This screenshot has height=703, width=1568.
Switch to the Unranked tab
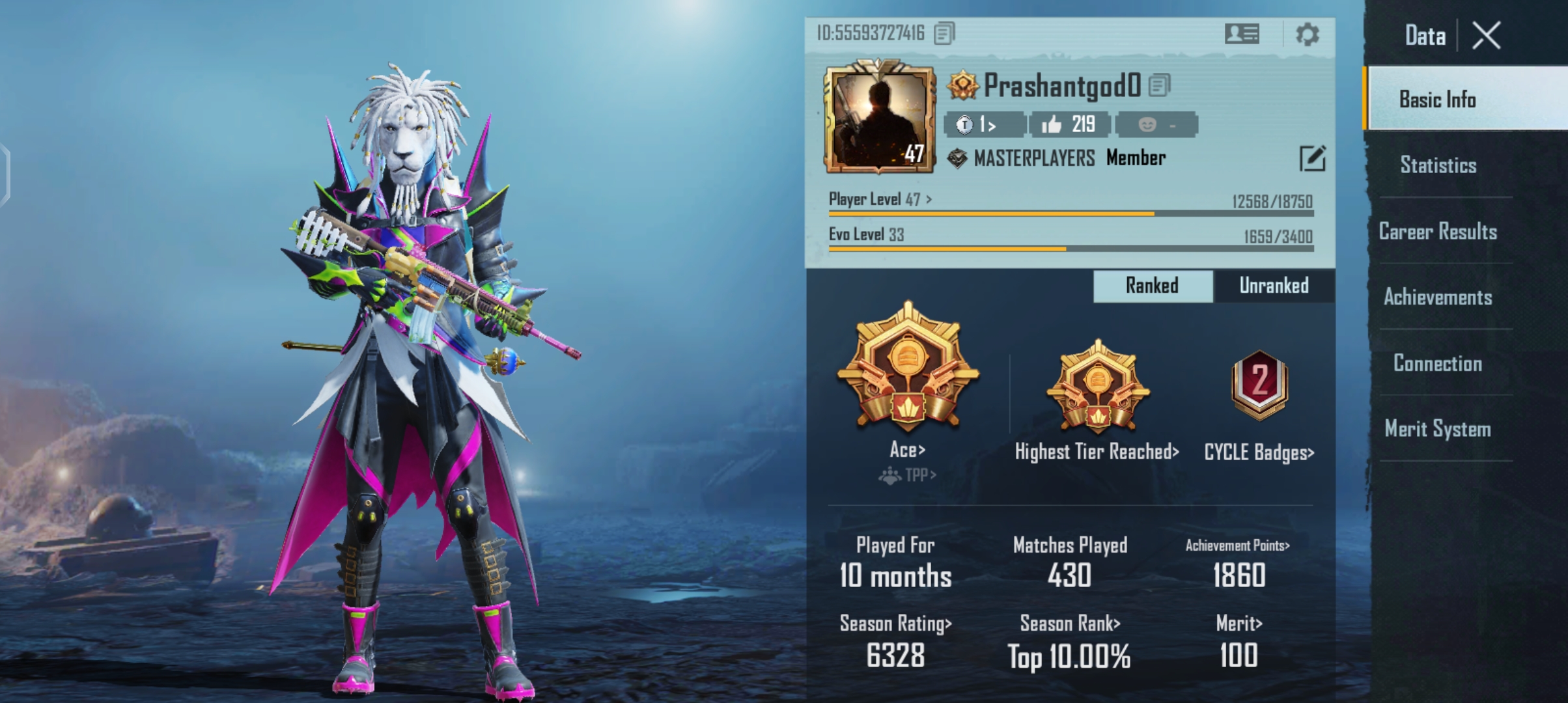click(1274, 285)
